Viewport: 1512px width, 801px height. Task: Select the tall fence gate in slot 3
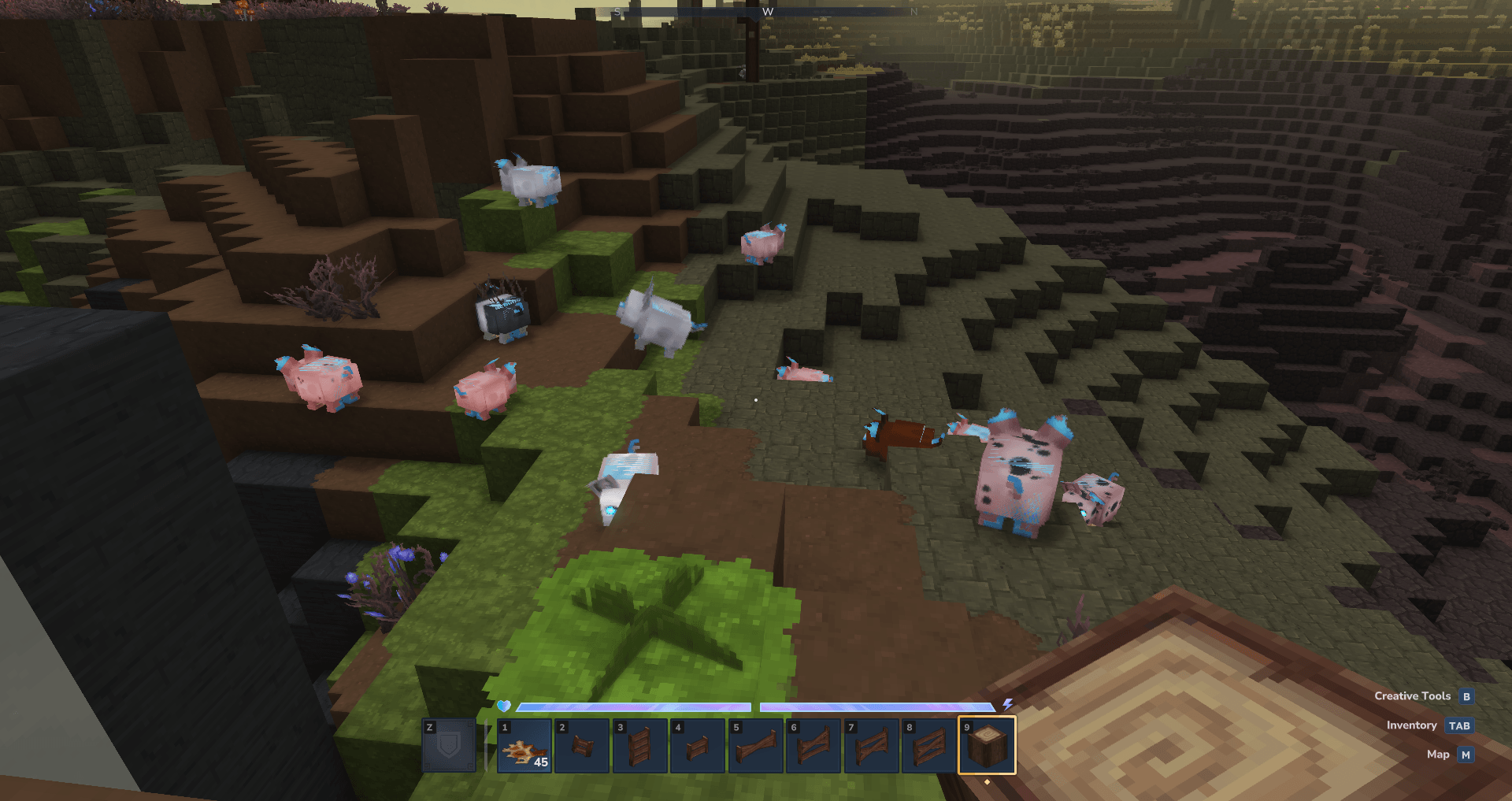(639, 746)
